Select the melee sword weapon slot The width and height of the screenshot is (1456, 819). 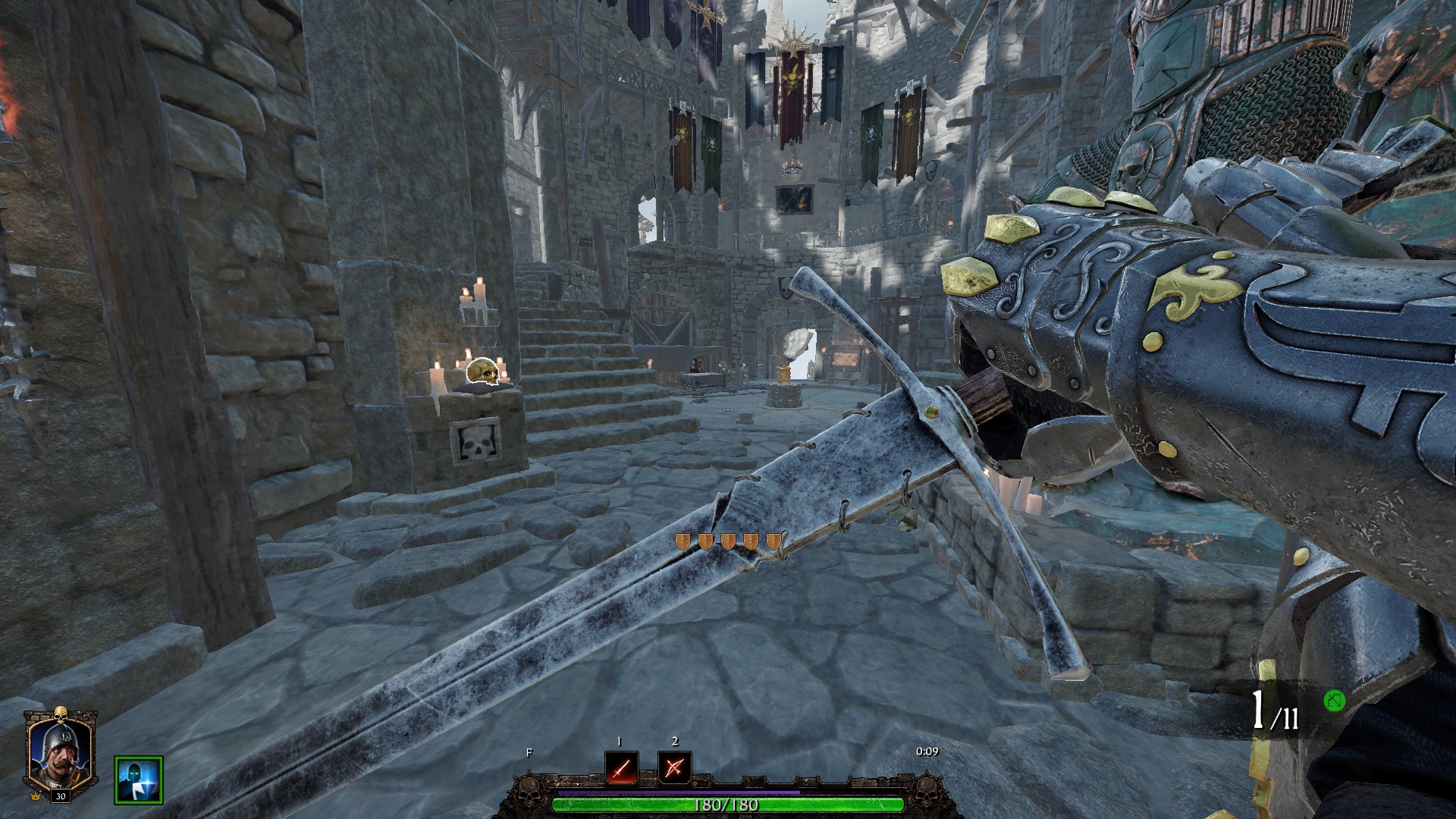point(622,768)
